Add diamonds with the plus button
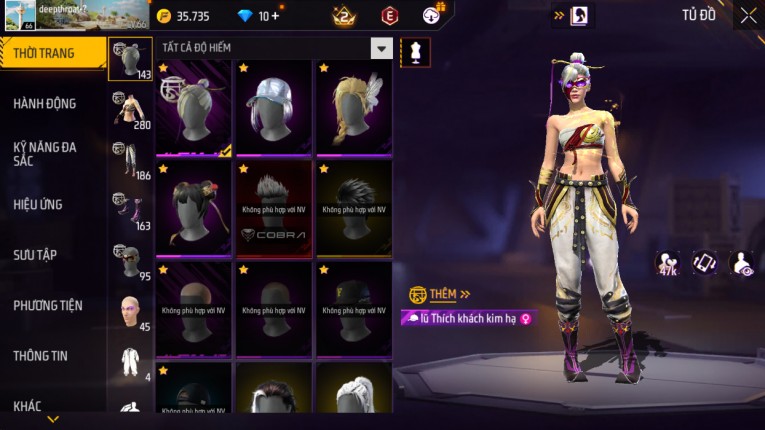This screenshot has height=430, width=765. click(x=275, y=16)
